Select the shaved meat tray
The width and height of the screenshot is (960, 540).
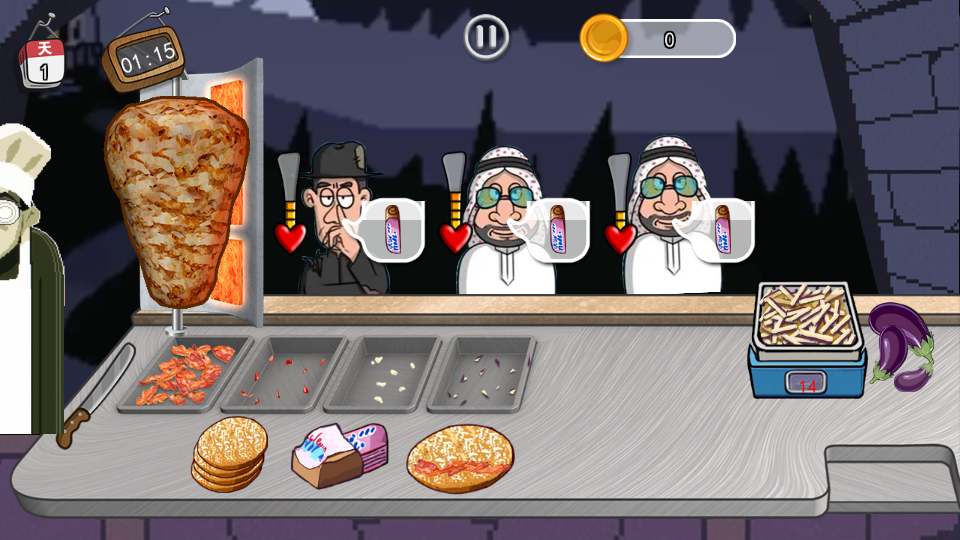click(x=183, y=374)
